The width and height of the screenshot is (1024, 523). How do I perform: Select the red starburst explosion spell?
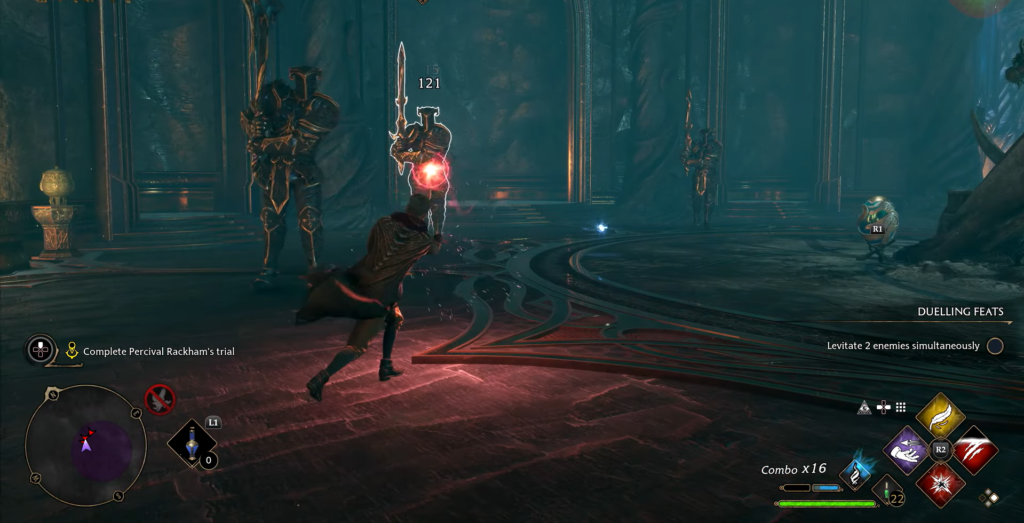pos(940,482)
